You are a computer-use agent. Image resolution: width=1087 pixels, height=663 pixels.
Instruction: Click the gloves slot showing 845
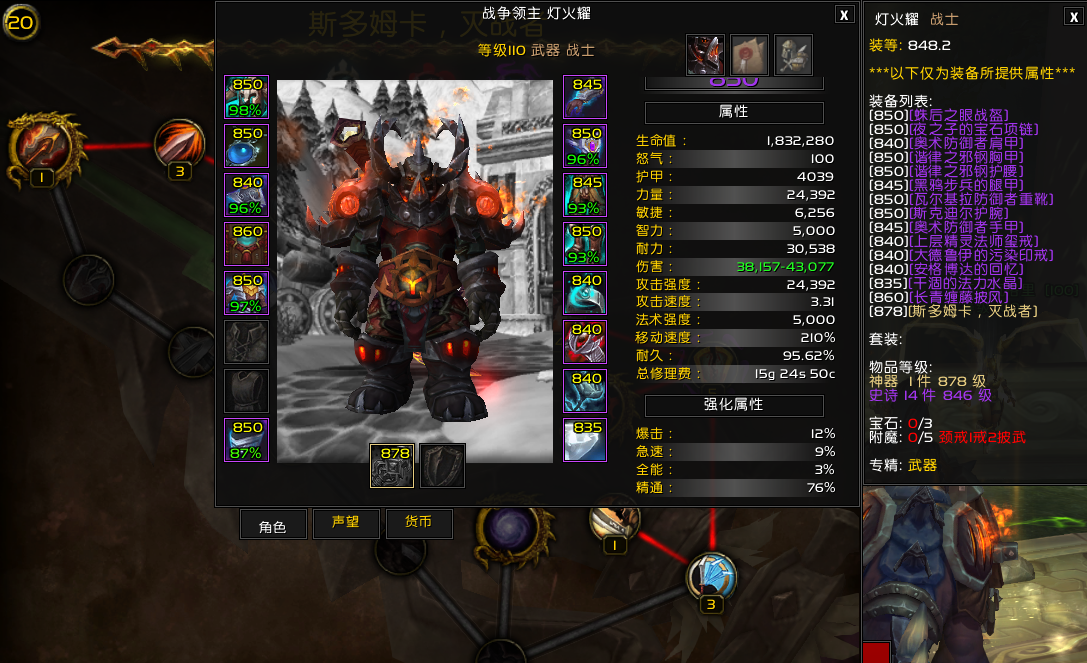coord(585,97)
